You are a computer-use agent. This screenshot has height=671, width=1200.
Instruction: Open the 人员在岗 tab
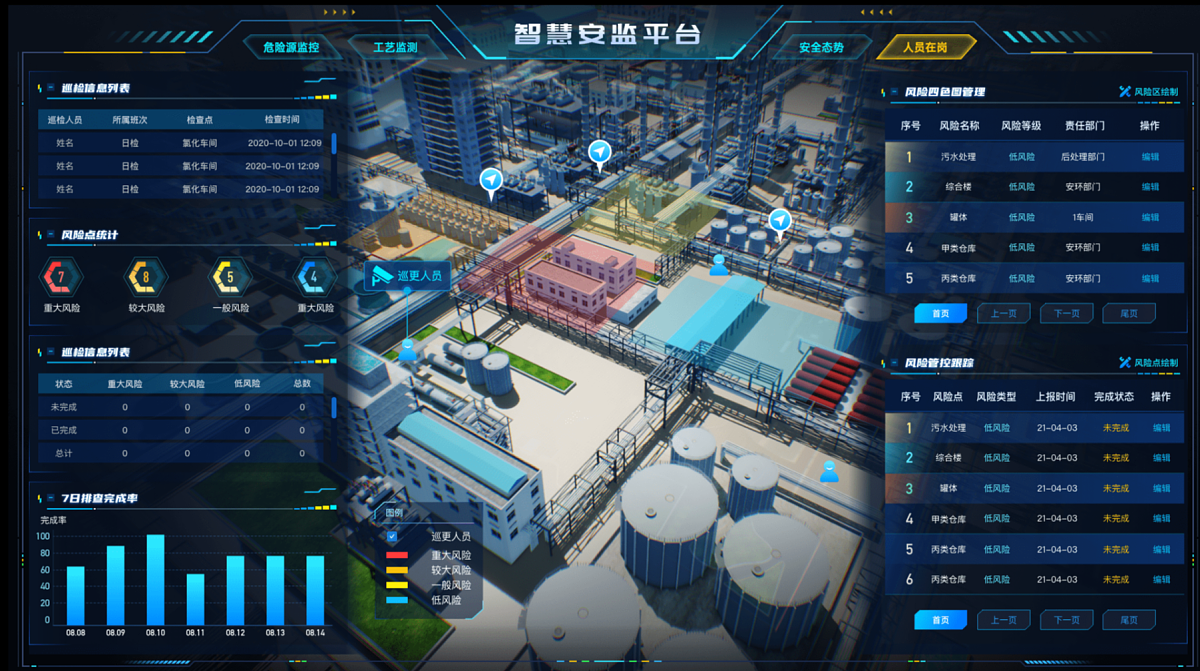pos(924,47)
